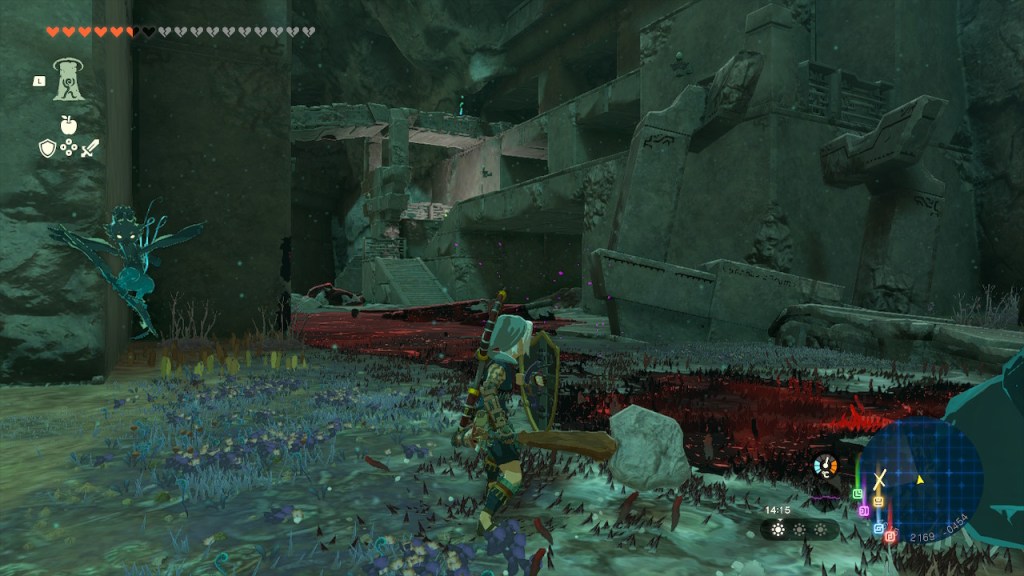The width and height of the screenshot is (1024, 576).
Task: Click the blue pin marker by the minimap
Action: pos(878,527)
